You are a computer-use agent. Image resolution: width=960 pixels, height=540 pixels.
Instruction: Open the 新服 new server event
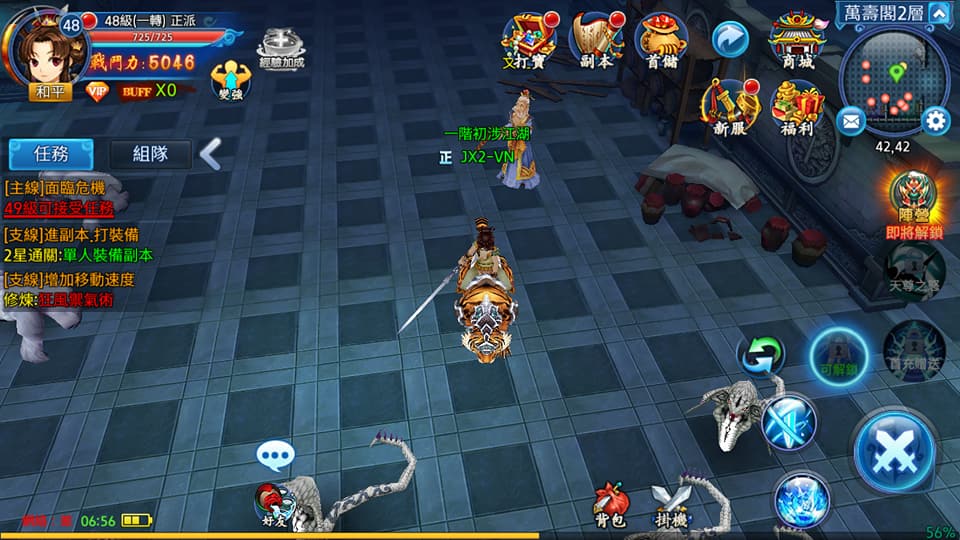(x=729, y=106)
